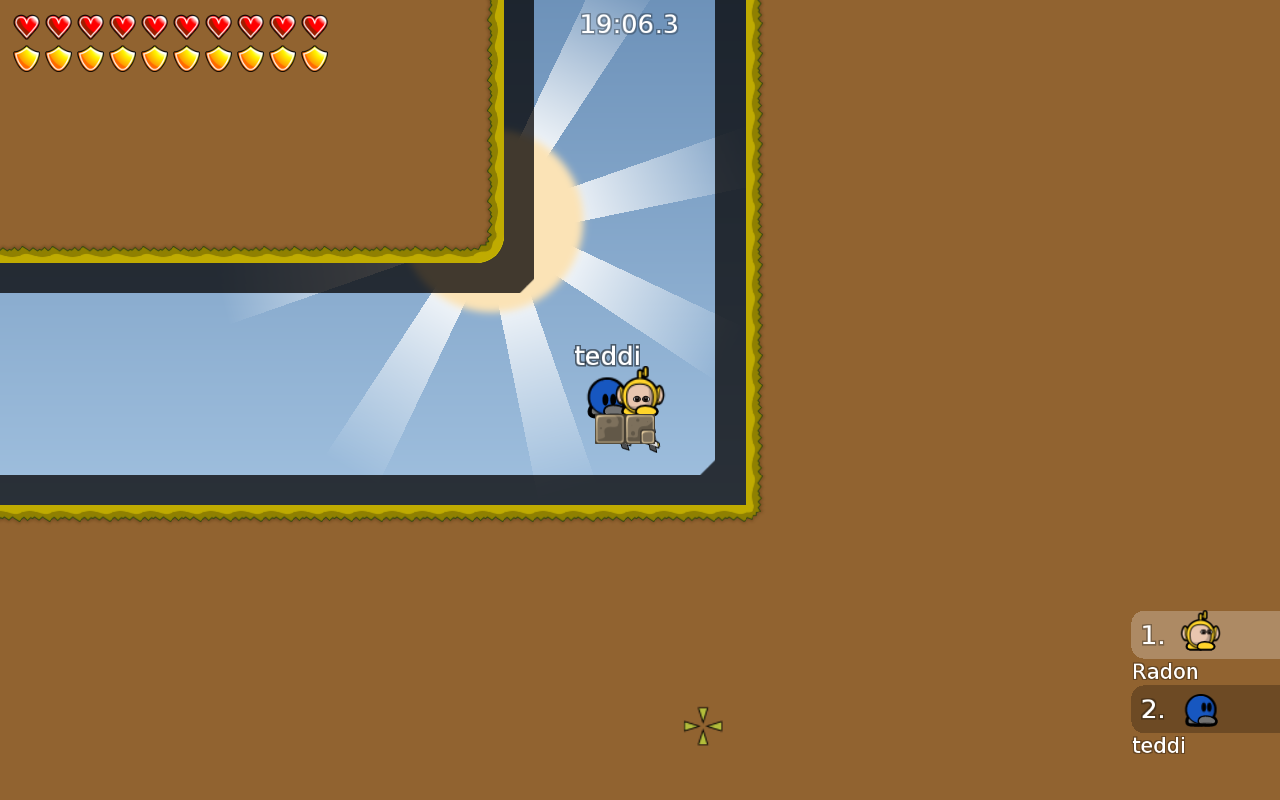Viewport: 1280px width, 800px height.
Task: Select the last heart in the health row
Action: [x=315, y=25]
